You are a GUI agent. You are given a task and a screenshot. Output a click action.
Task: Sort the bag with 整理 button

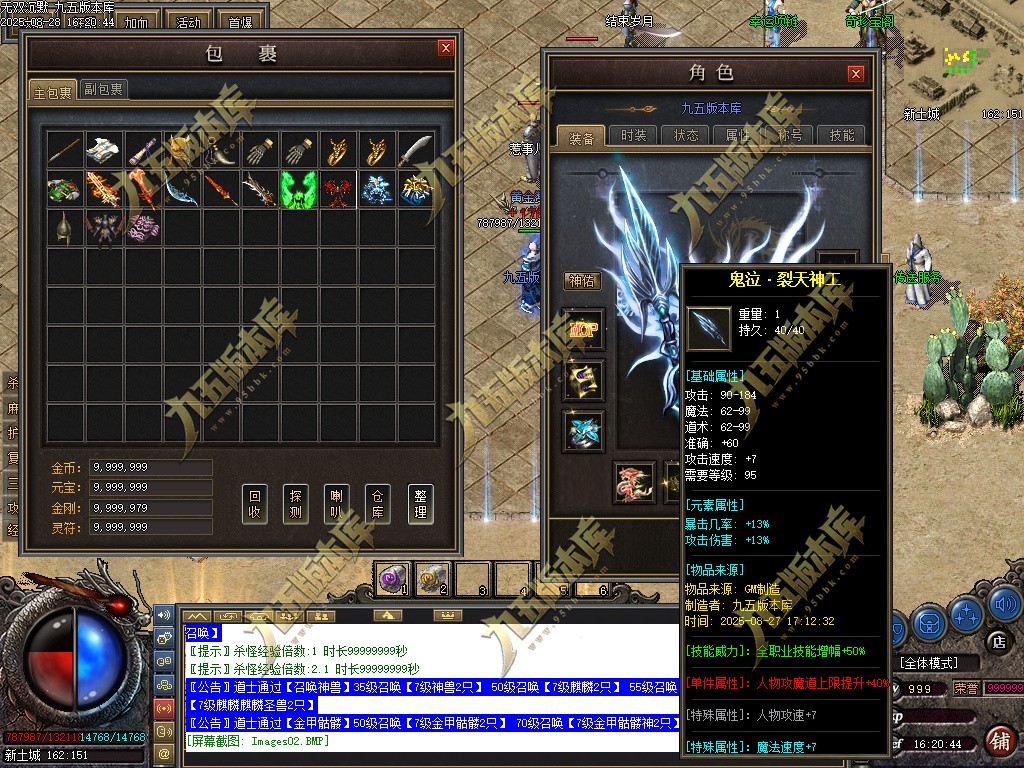click(420, 504)
